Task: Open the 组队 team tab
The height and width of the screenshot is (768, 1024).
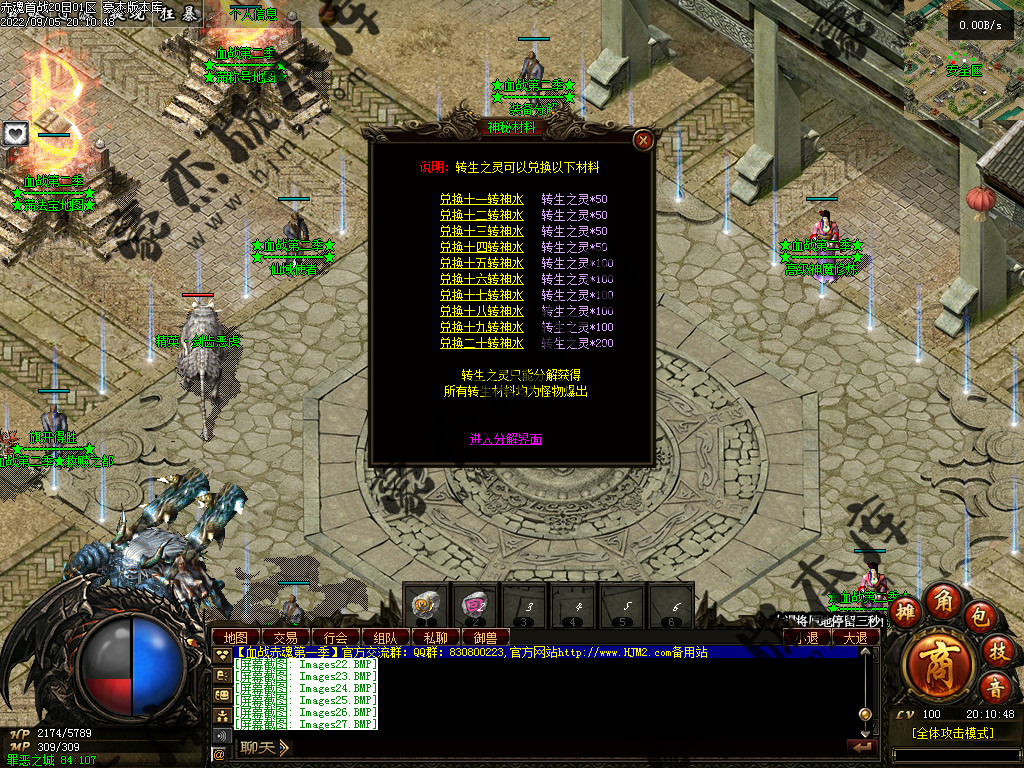Action: tap(385, 637)
